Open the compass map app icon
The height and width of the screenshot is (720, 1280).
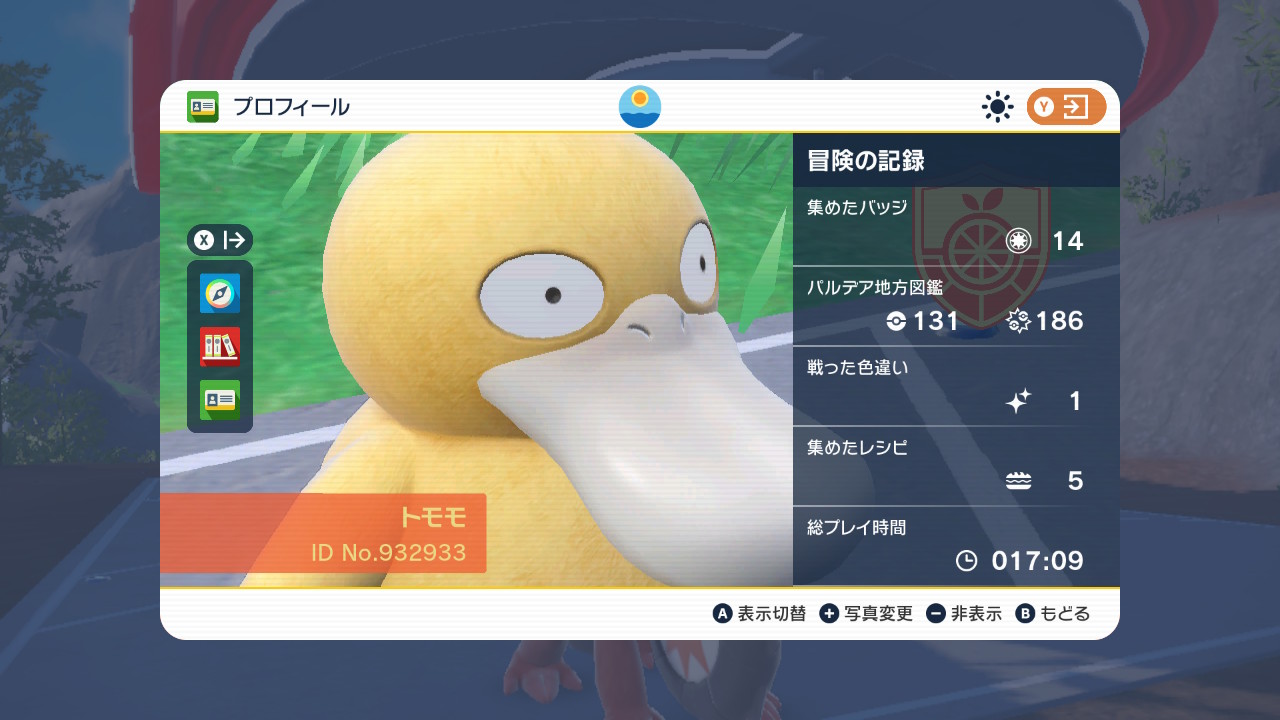point(219,294)
